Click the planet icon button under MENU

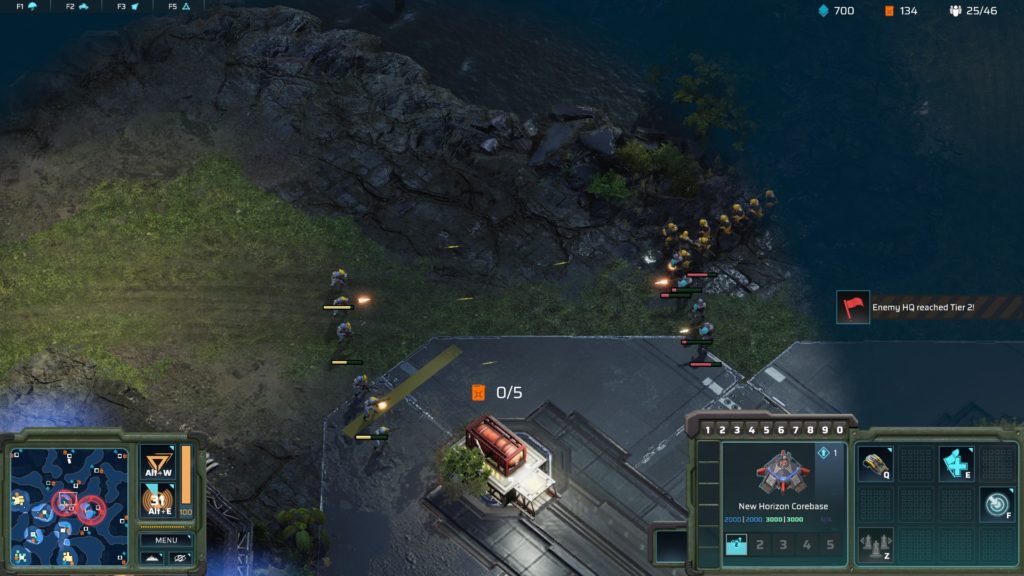[181, 557]
